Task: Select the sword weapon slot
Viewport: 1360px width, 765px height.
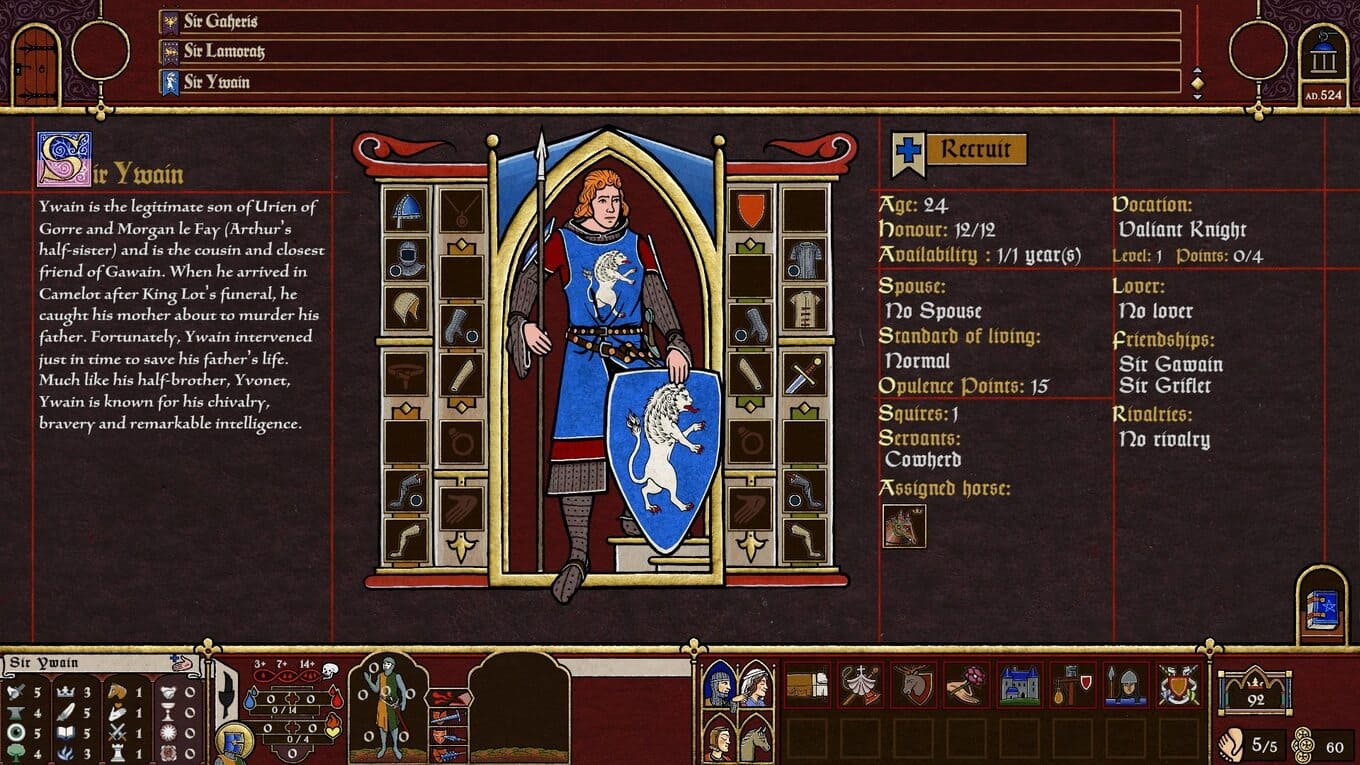Action: pos(803,375)
